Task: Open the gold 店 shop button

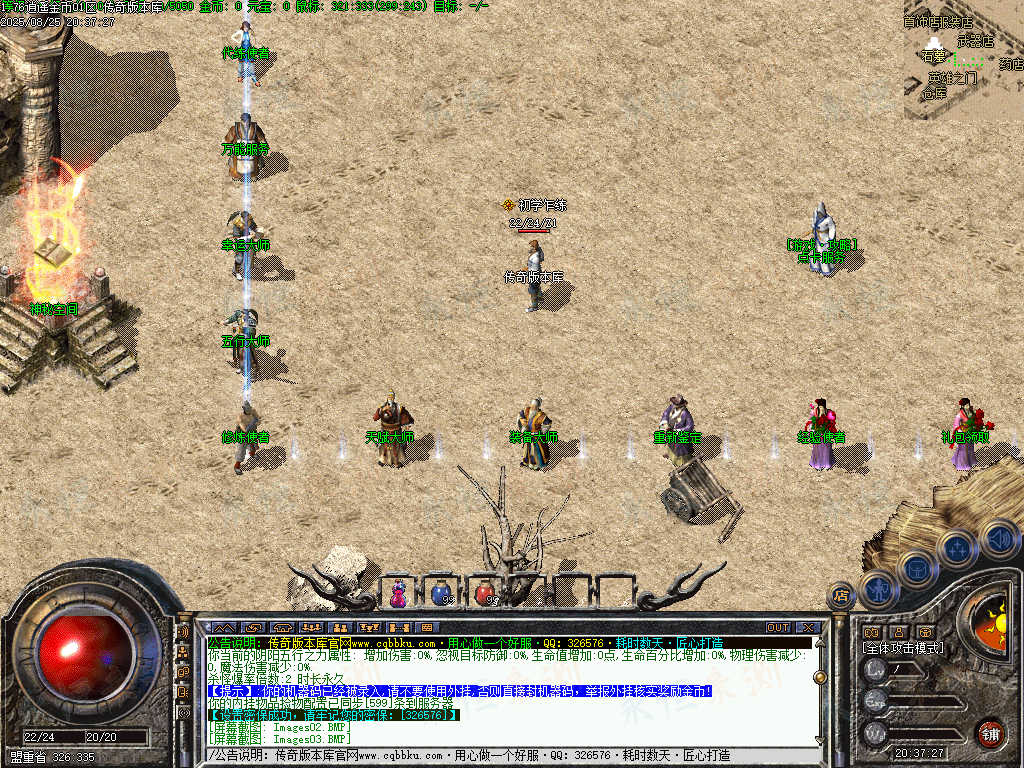Action: tap(841, 596)
